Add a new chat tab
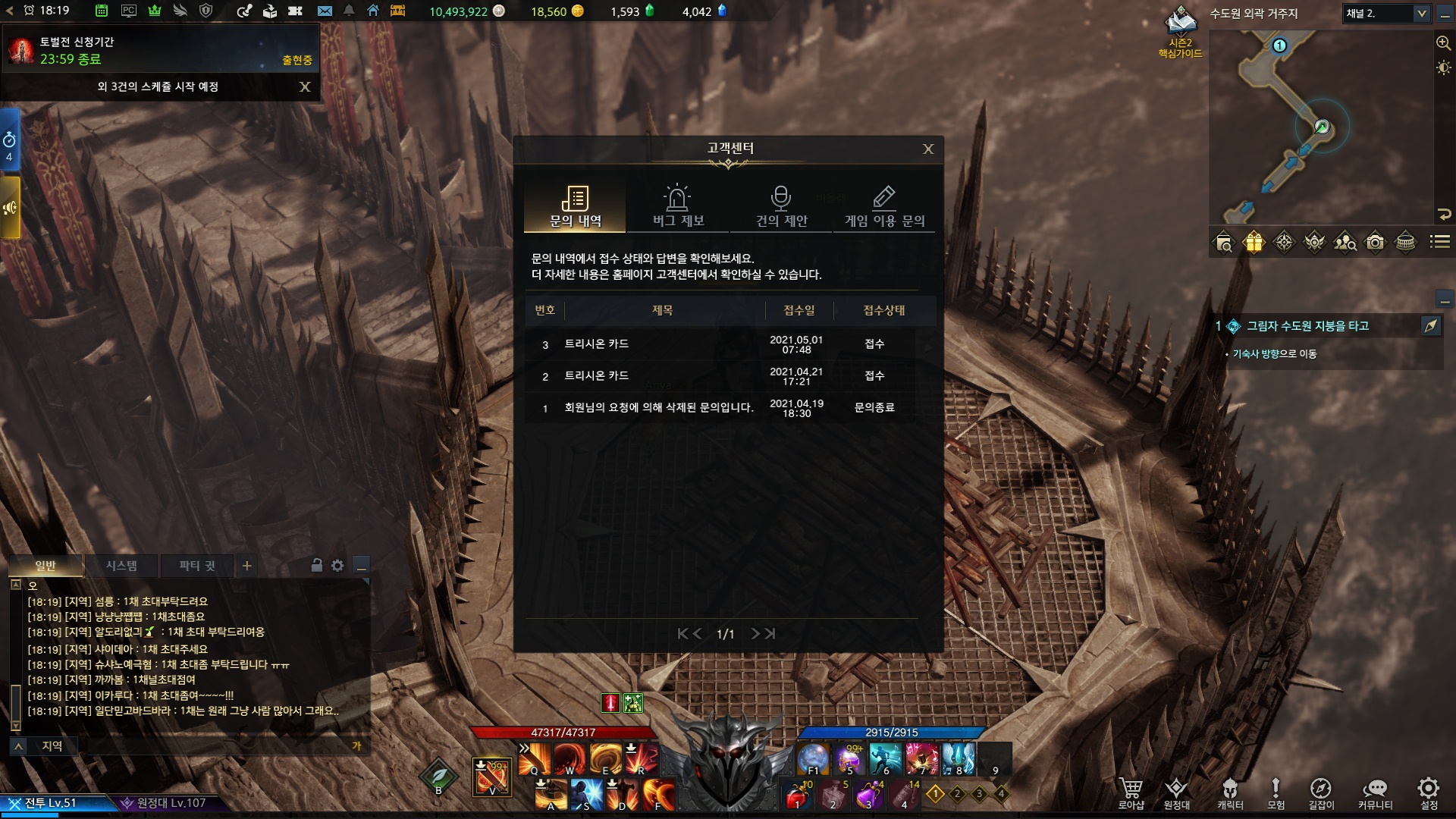 coord(246,566)
